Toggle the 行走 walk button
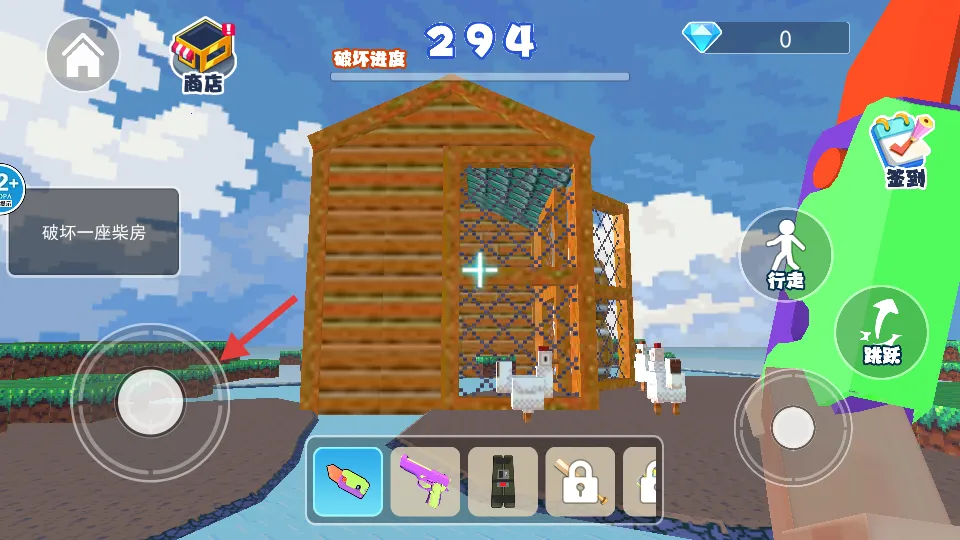 click(x=786, y=253)
